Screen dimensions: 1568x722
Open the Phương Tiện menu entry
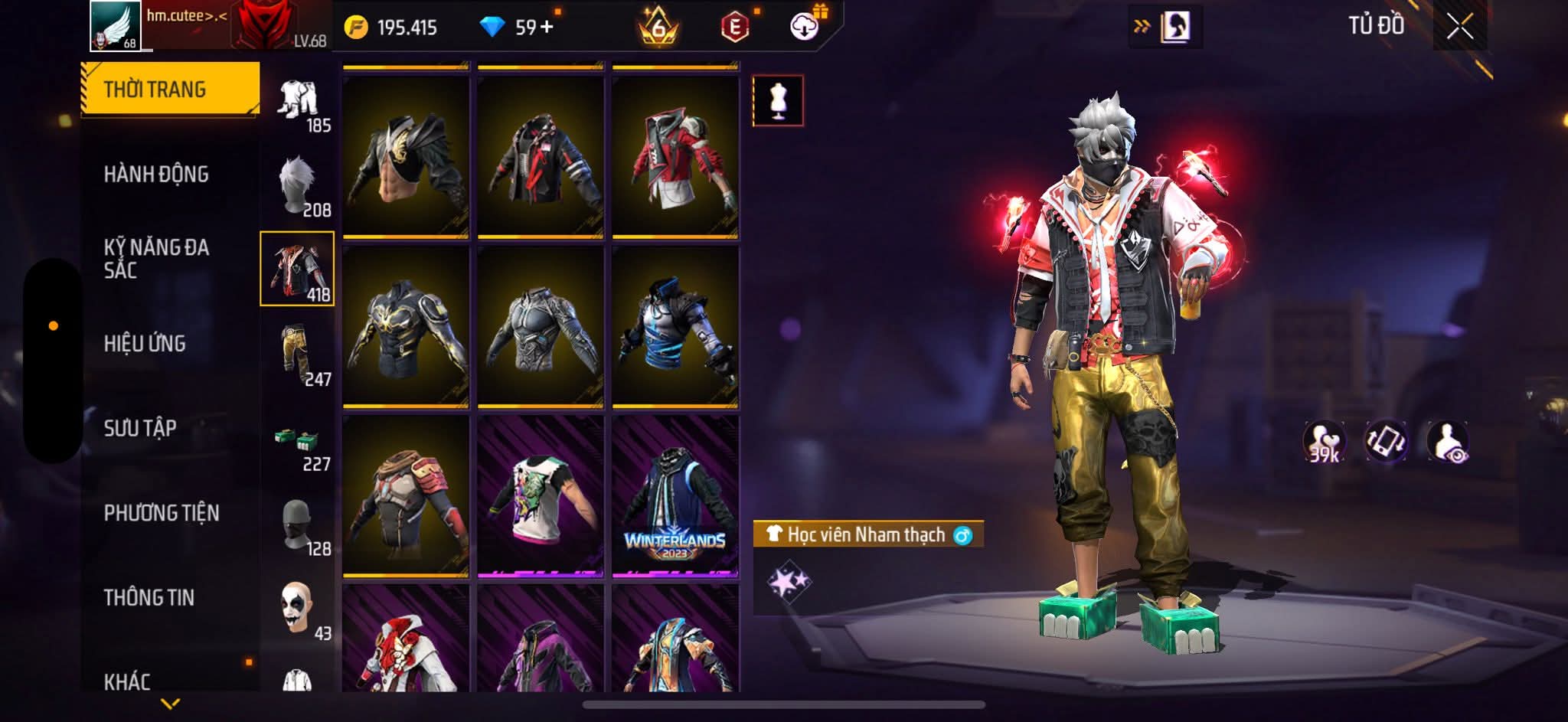click(162, 513)
